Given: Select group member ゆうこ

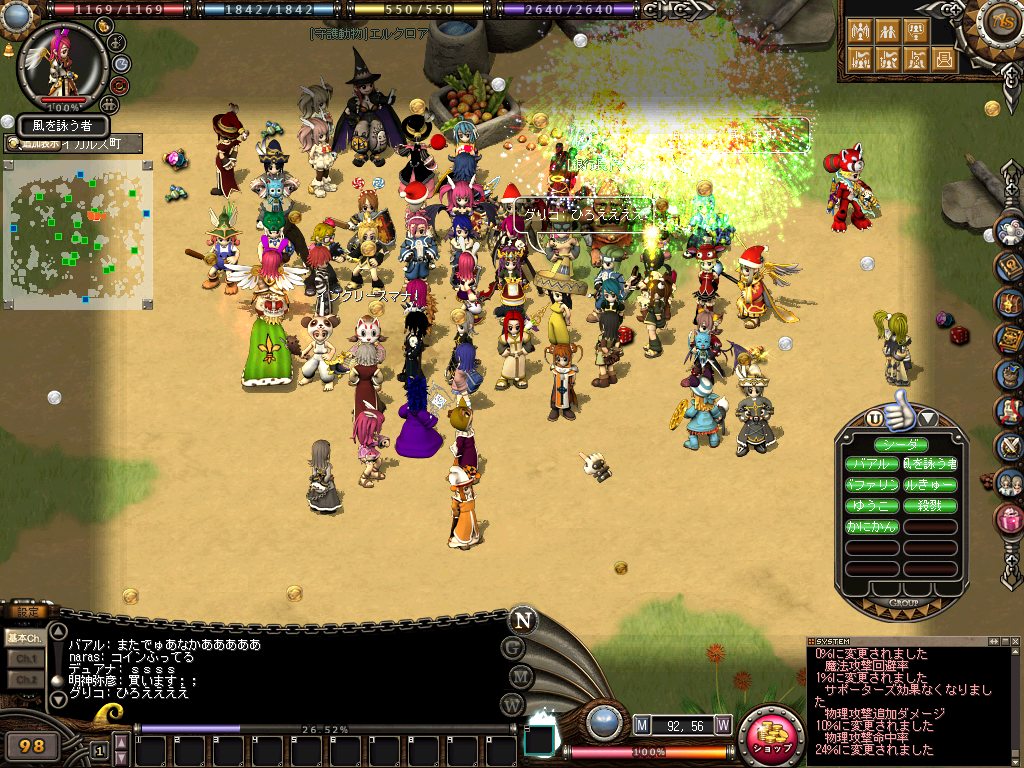Looking at the screenshot, I should click(872, 506).
